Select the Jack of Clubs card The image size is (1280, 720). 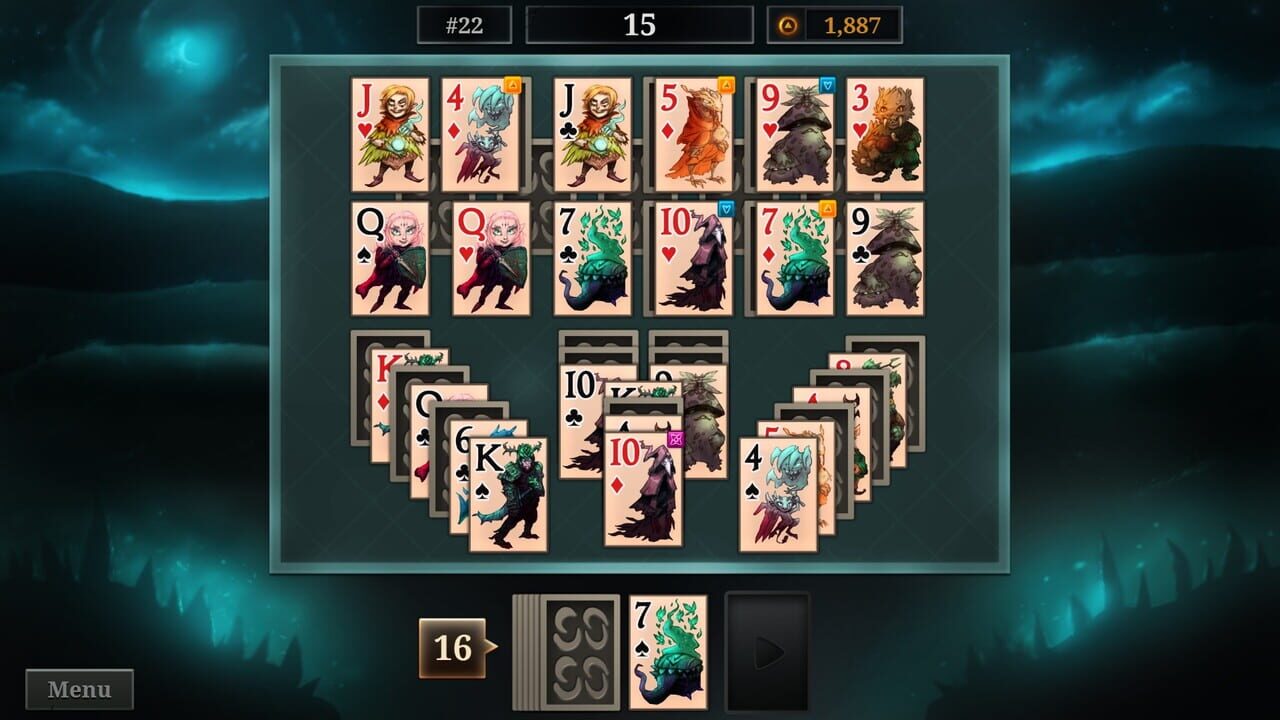(x=593, y=135)
